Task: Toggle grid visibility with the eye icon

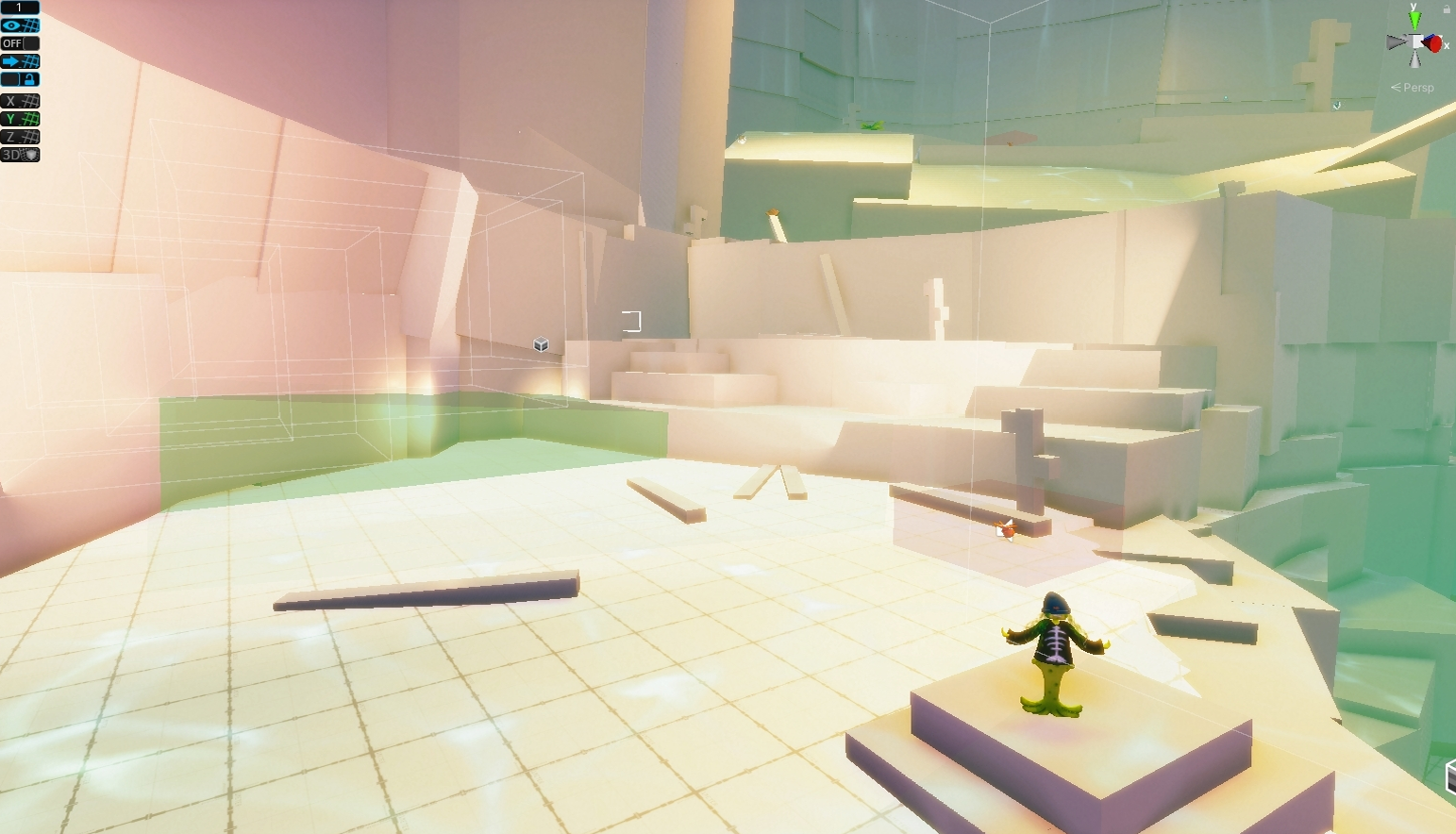Action: click(x=13, y=25)
